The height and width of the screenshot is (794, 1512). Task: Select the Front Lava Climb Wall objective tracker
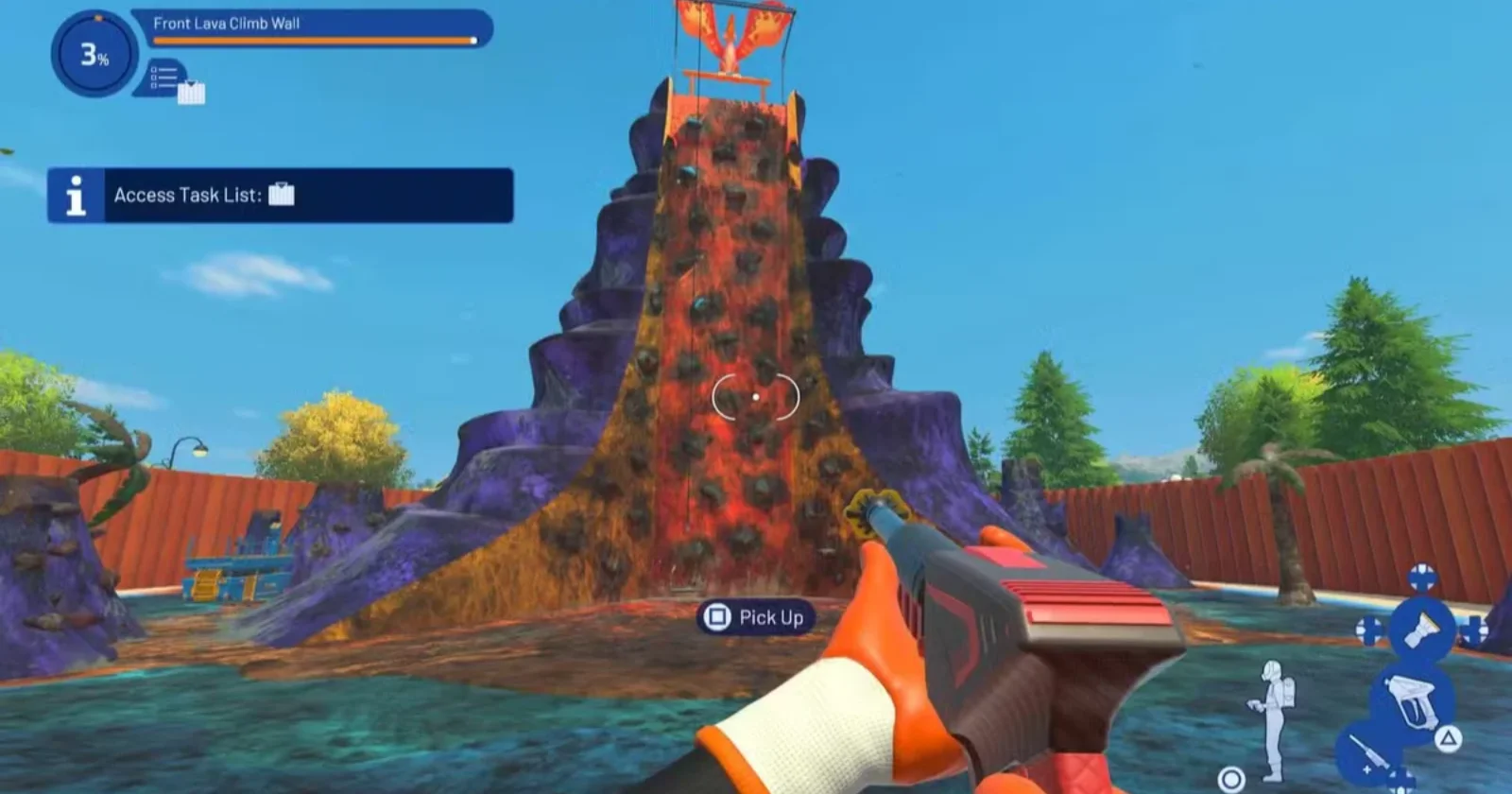click(313, 27)
